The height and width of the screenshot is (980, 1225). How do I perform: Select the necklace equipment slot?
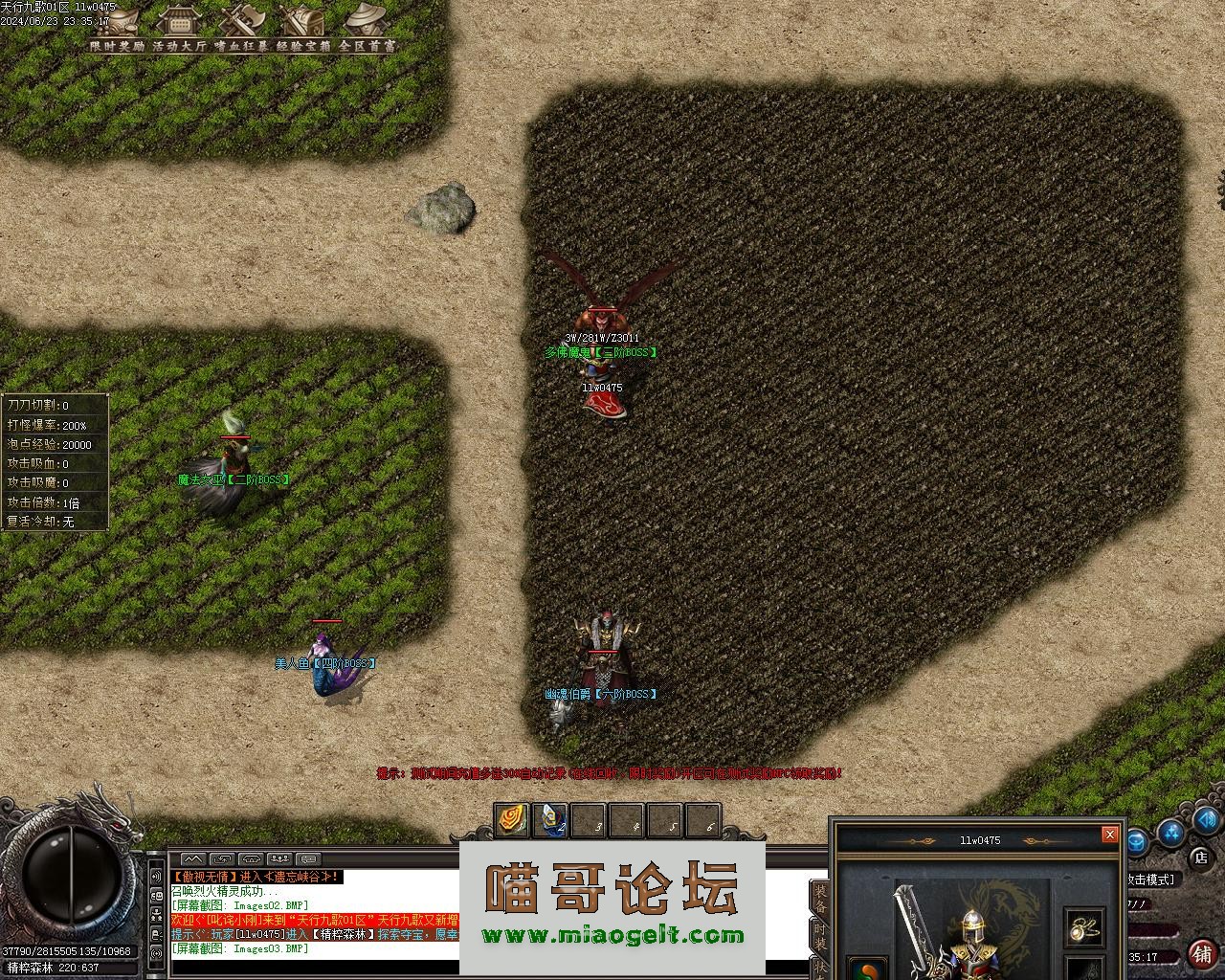coord(1083,926)
